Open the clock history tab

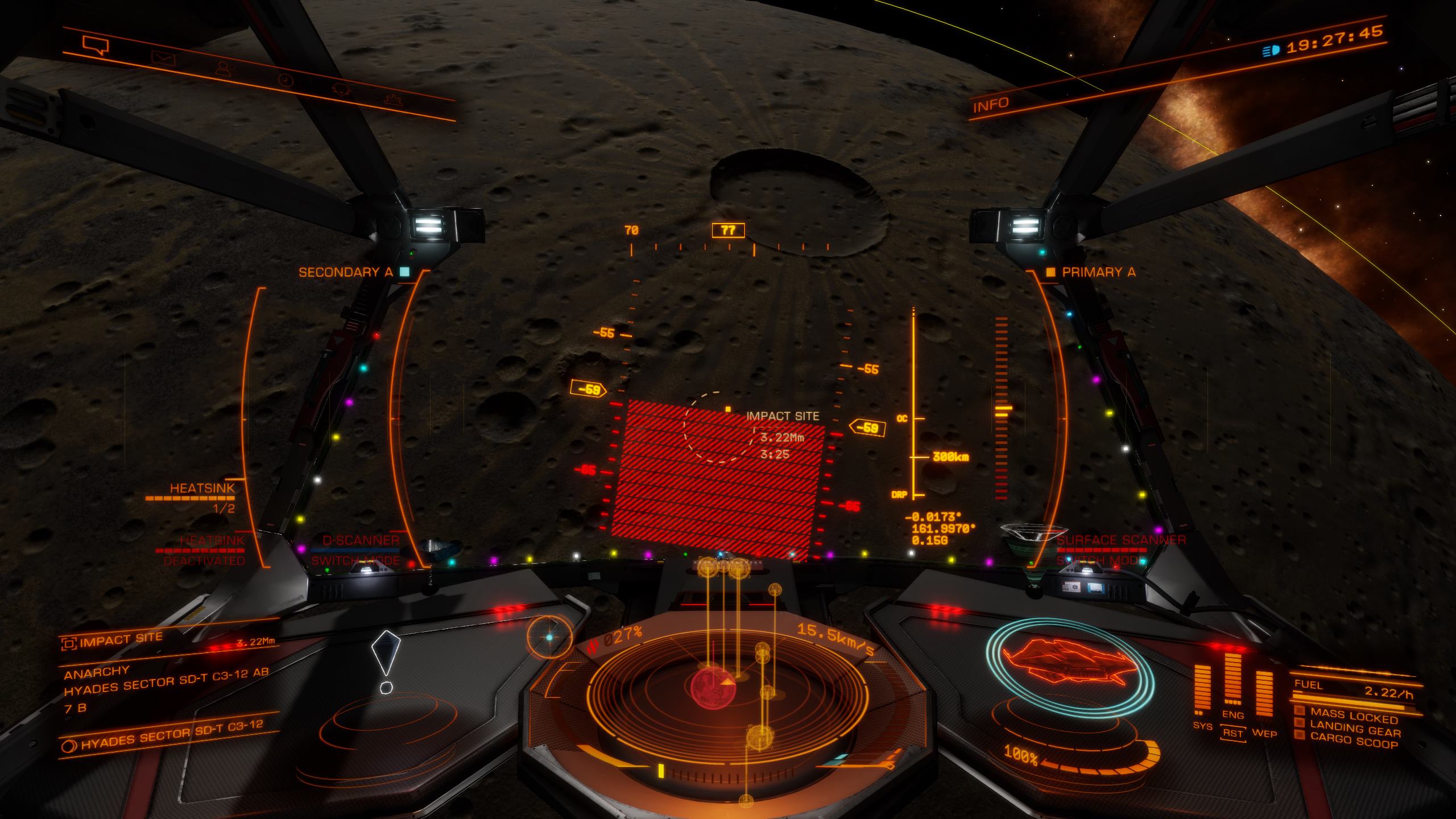284,80
